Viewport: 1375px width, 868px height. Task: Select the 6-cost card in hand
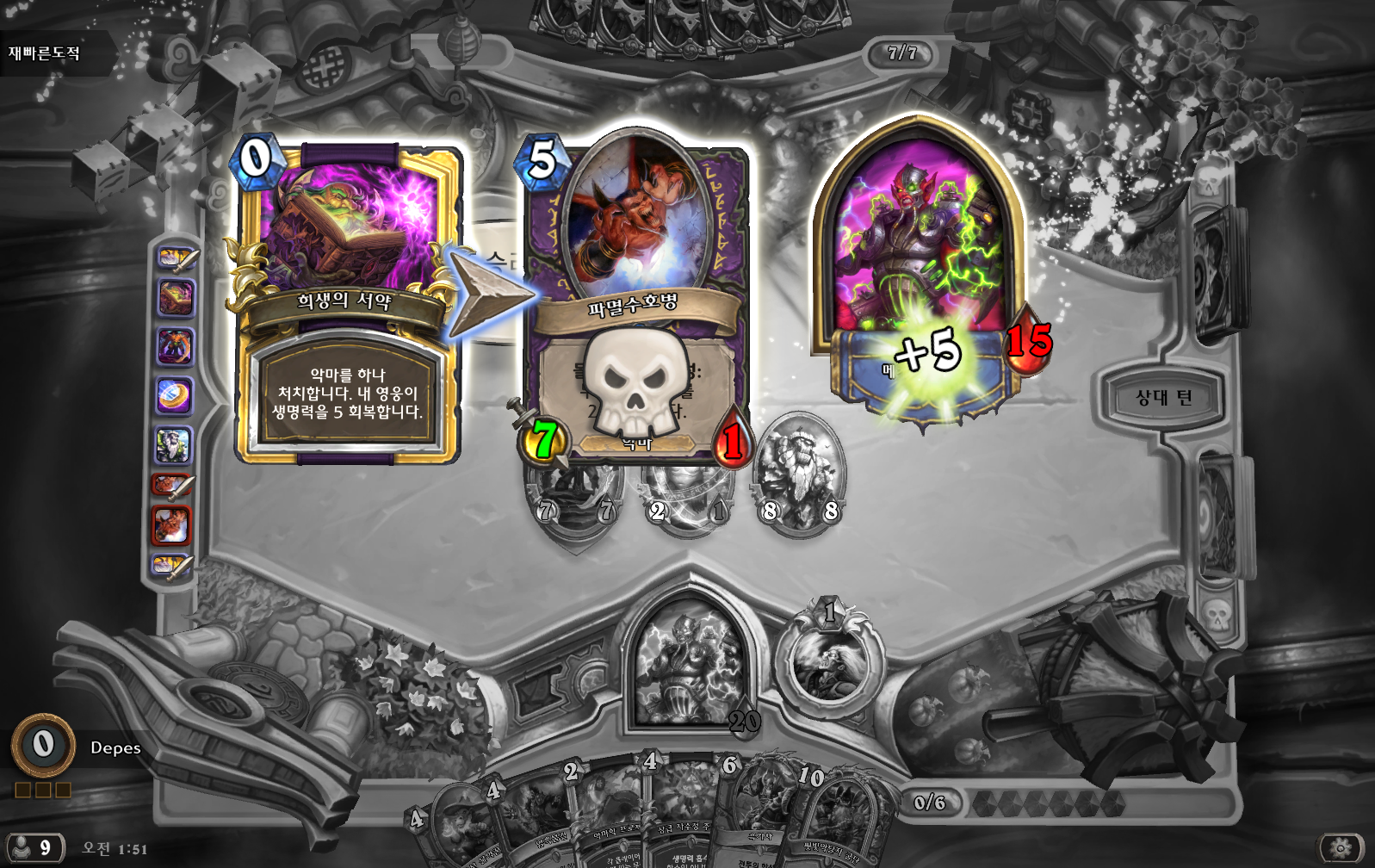758,818
